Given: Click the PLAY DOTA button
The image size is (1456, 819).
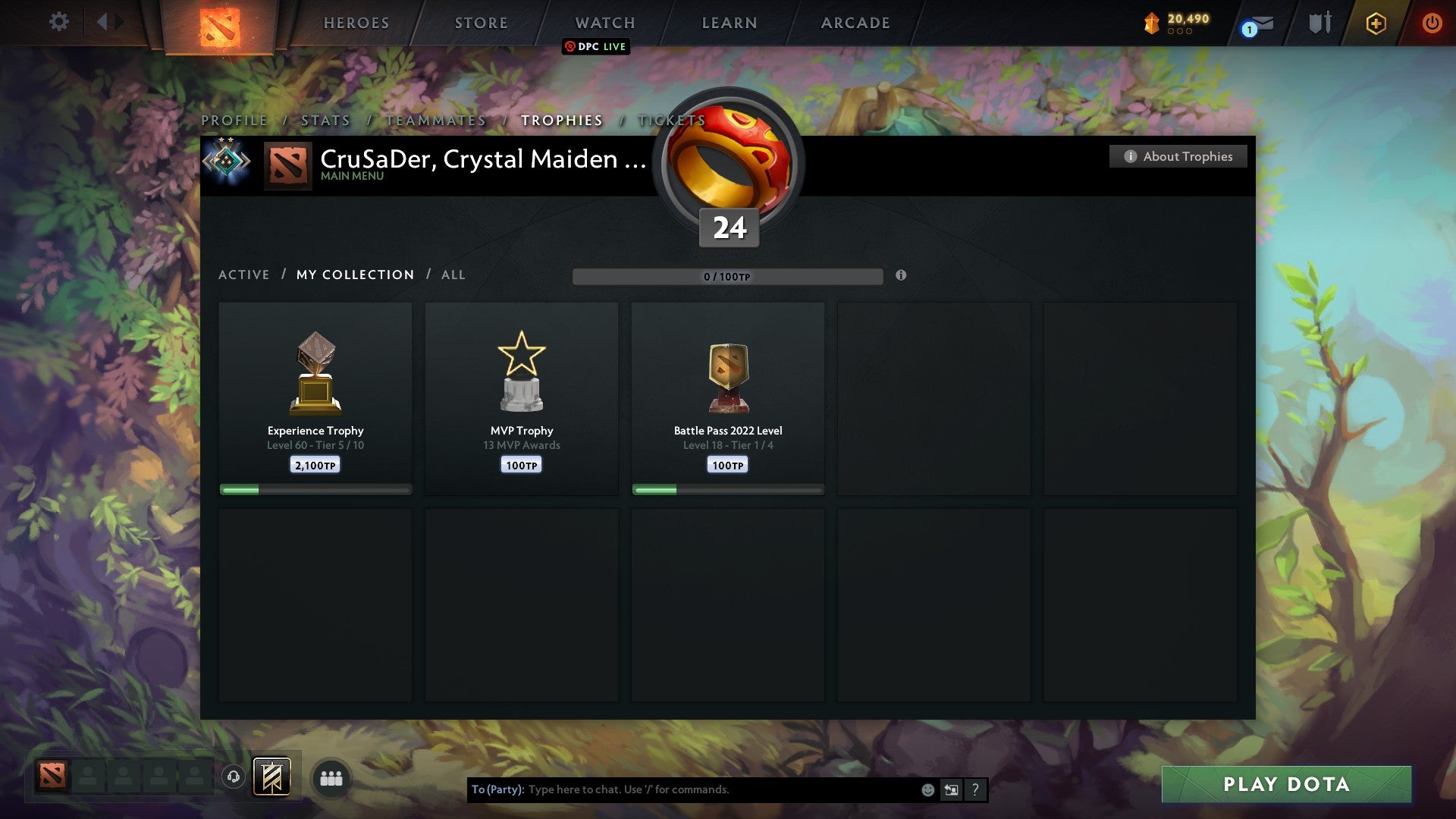Looking at the screenshot, I should [1285, 785].
